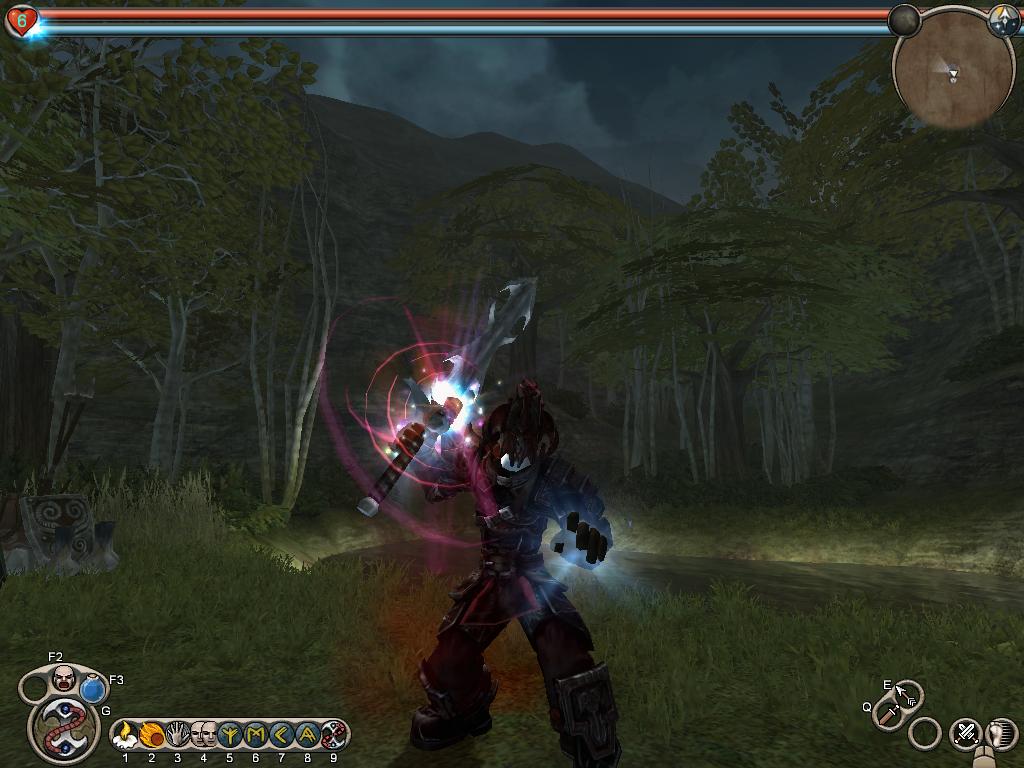Equip the ranged bow arrow icon
Viewport: 1024px width, 768px height.
point(907,693)
